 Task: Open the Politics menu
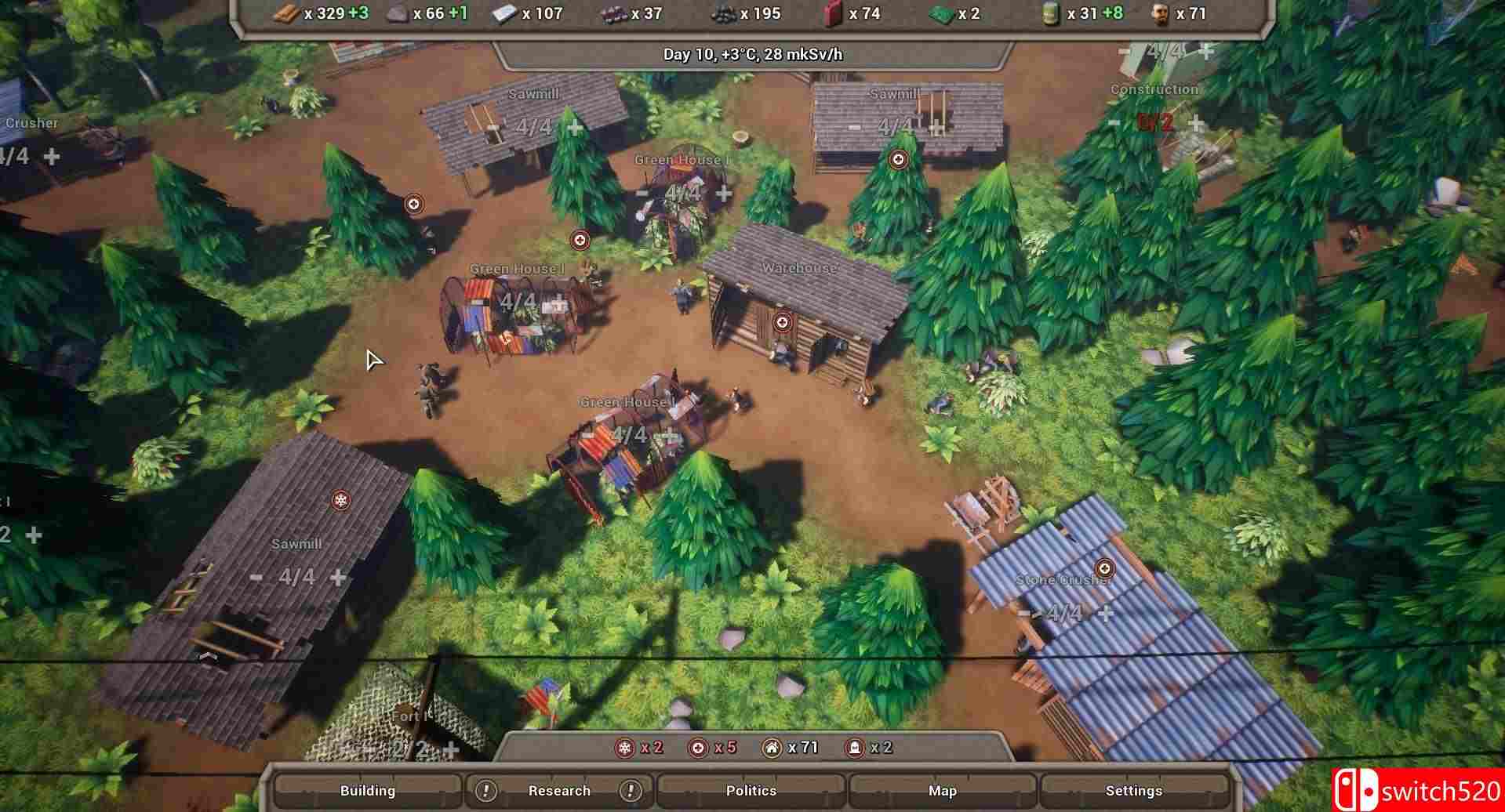click(x=751, y=790)
